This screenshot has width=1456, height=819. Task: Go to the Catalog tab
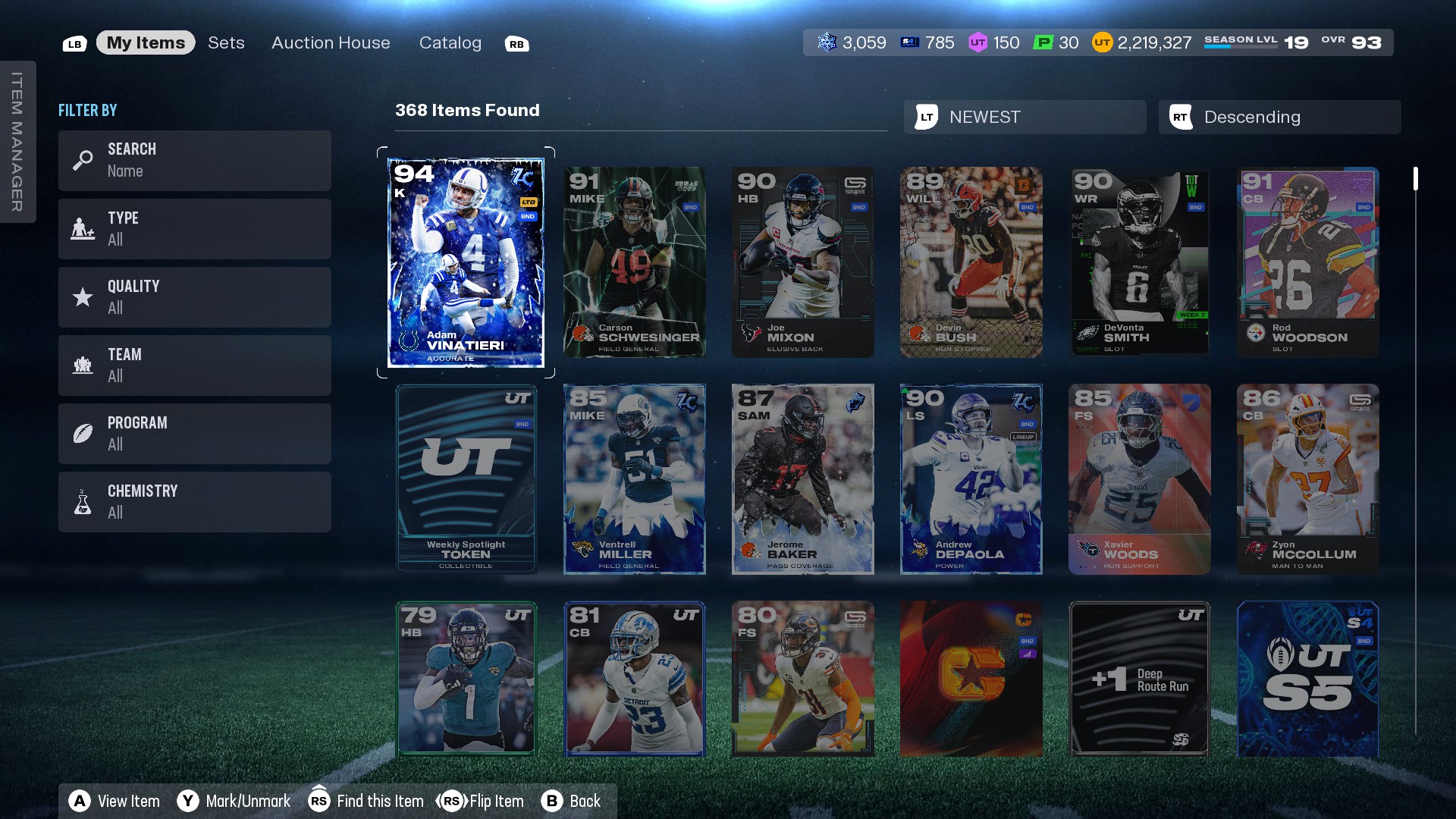[x=450, y=42]
